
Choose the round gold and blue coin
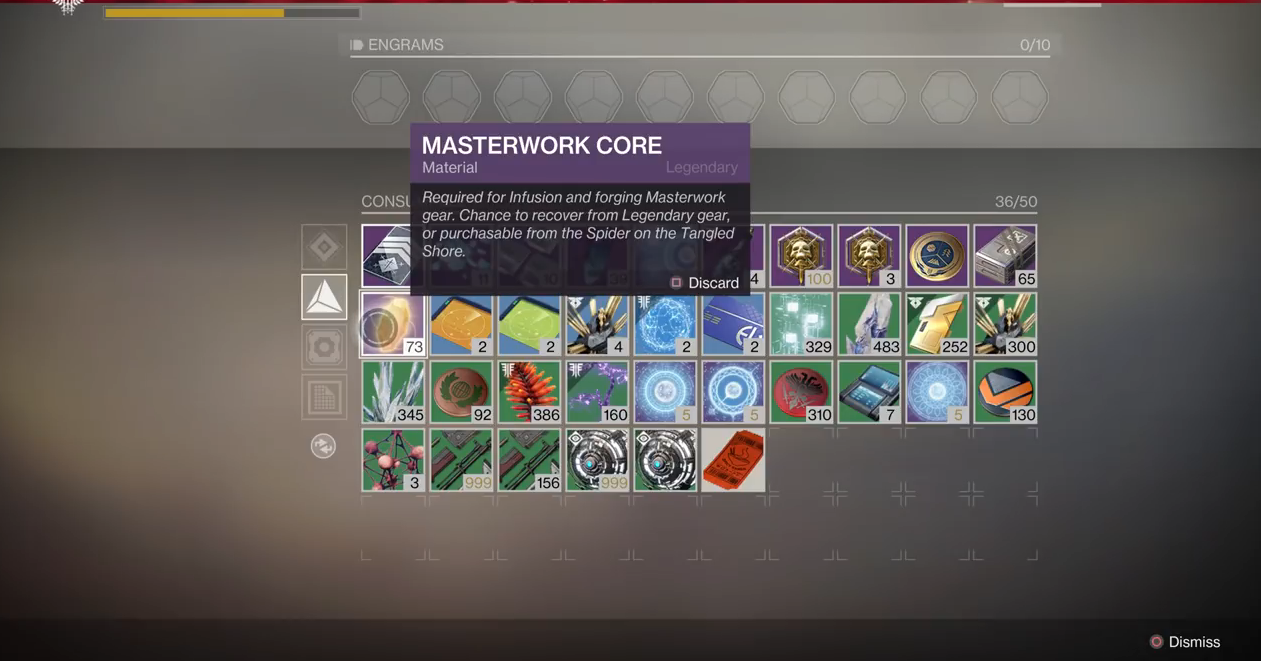point(937,256)
